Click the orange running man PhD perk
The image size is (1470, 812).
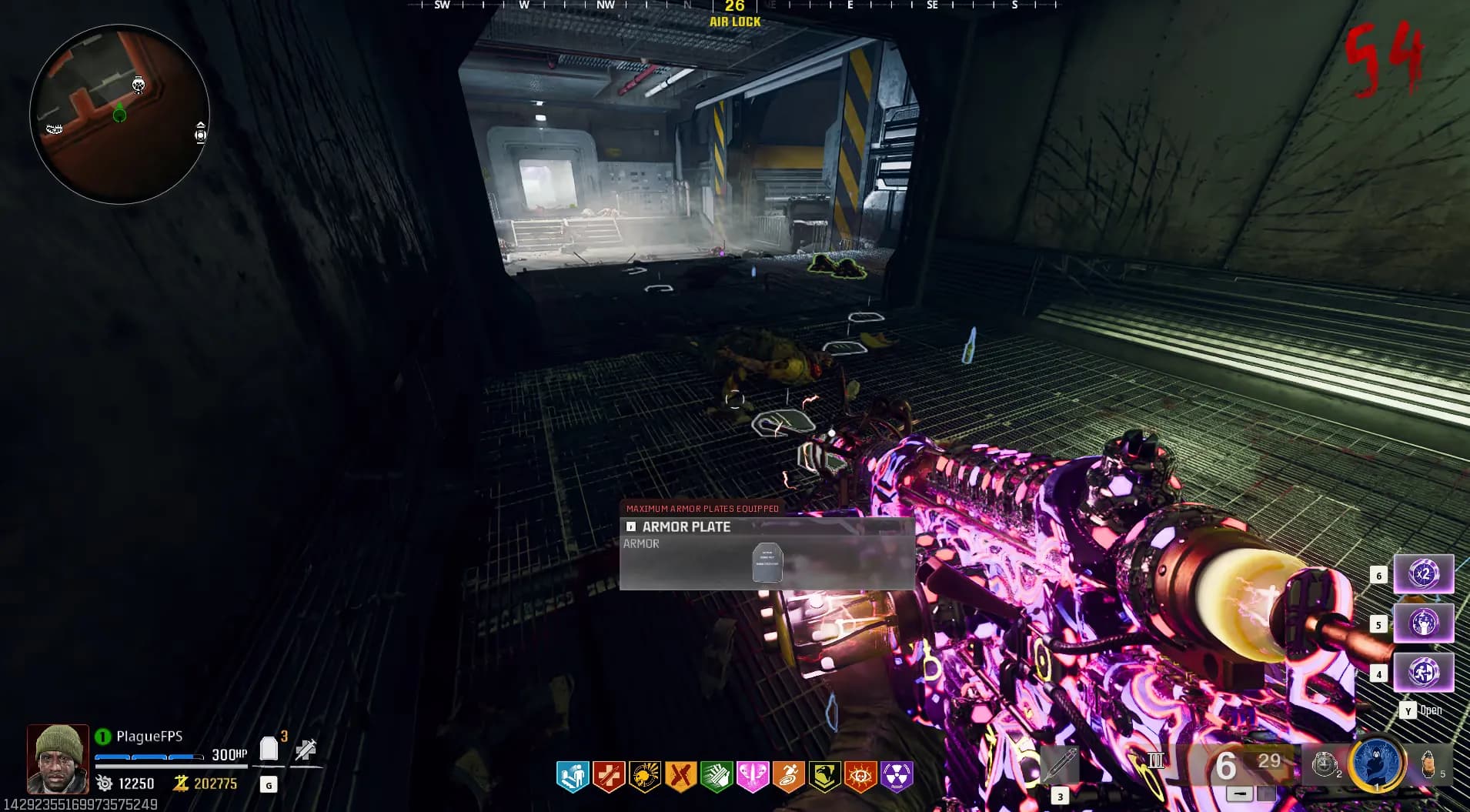(788, 777)
